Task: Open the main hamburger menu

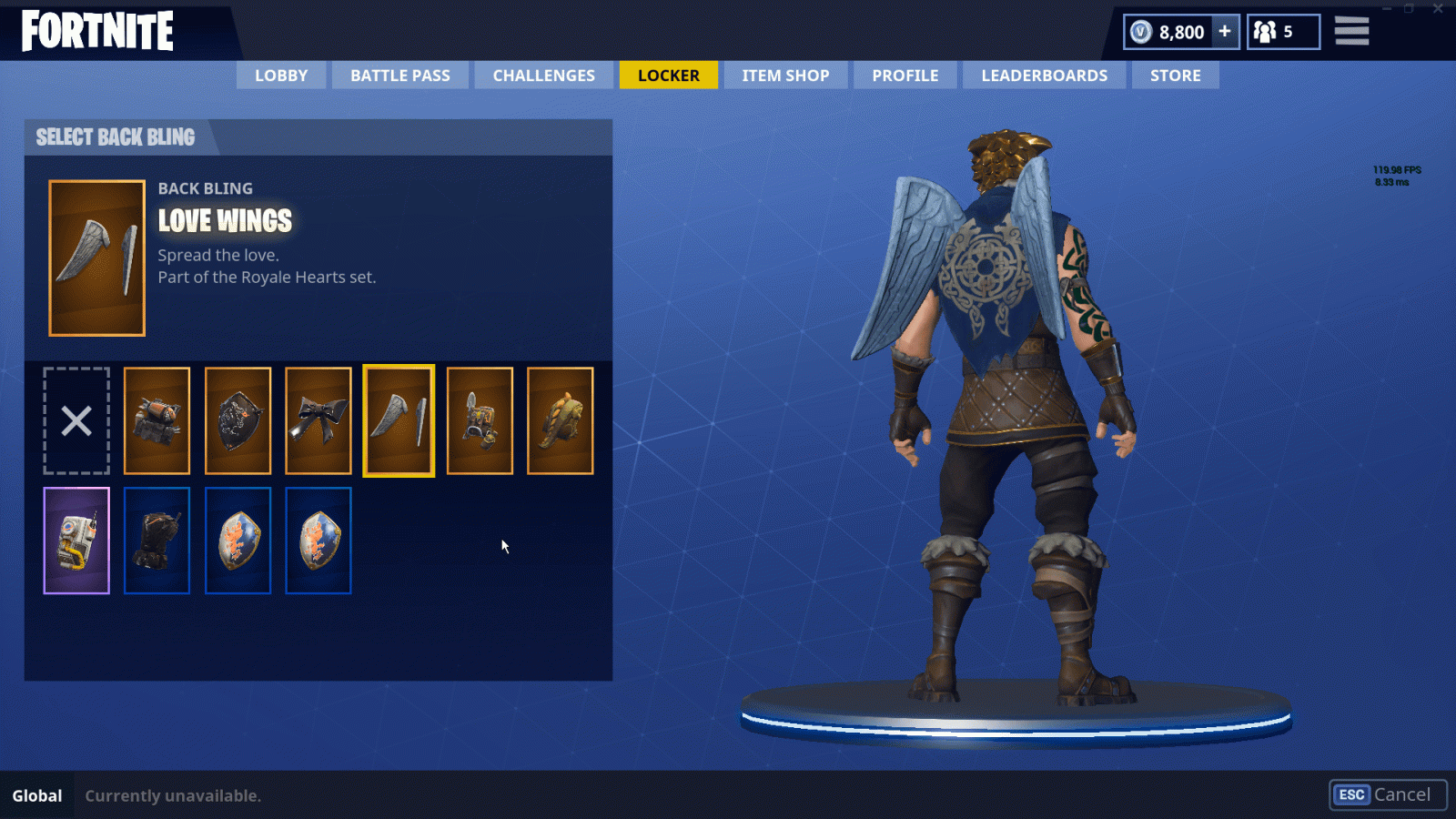Action: pos(1351,30)
